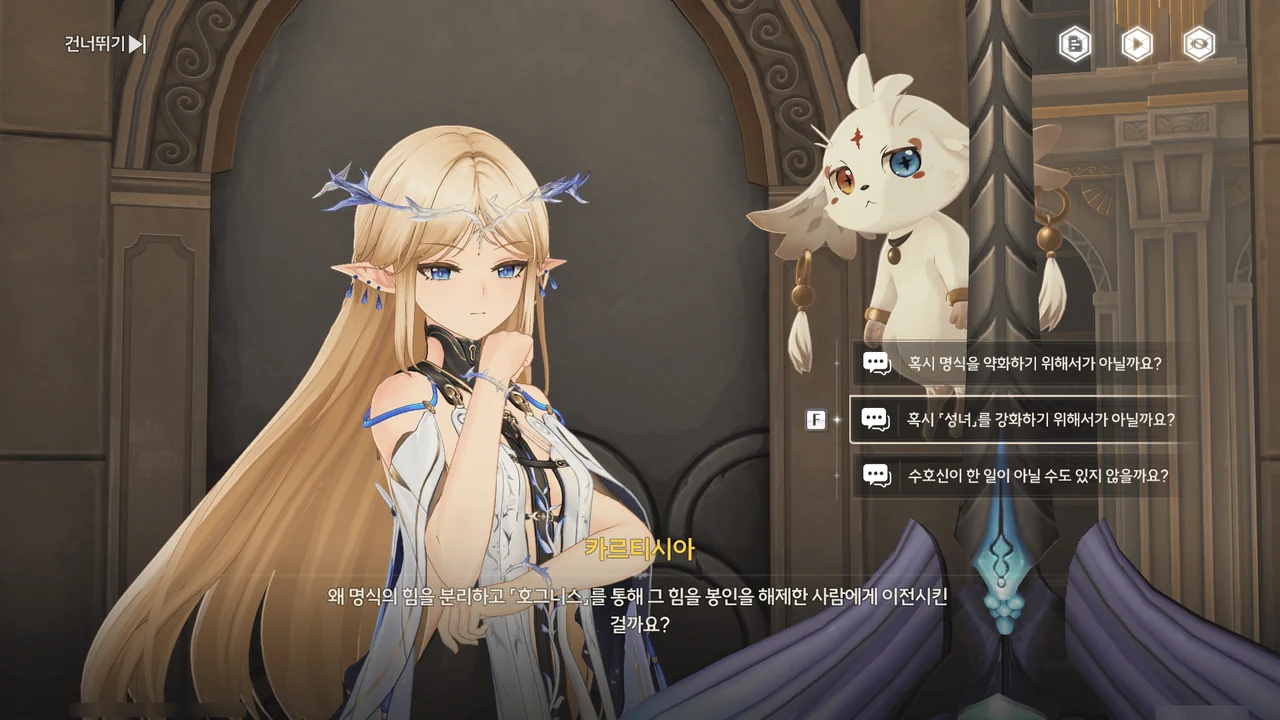Open the dialogue log icon
The width and height of the screenshot is (1280, 720).
coord(1075,44)
